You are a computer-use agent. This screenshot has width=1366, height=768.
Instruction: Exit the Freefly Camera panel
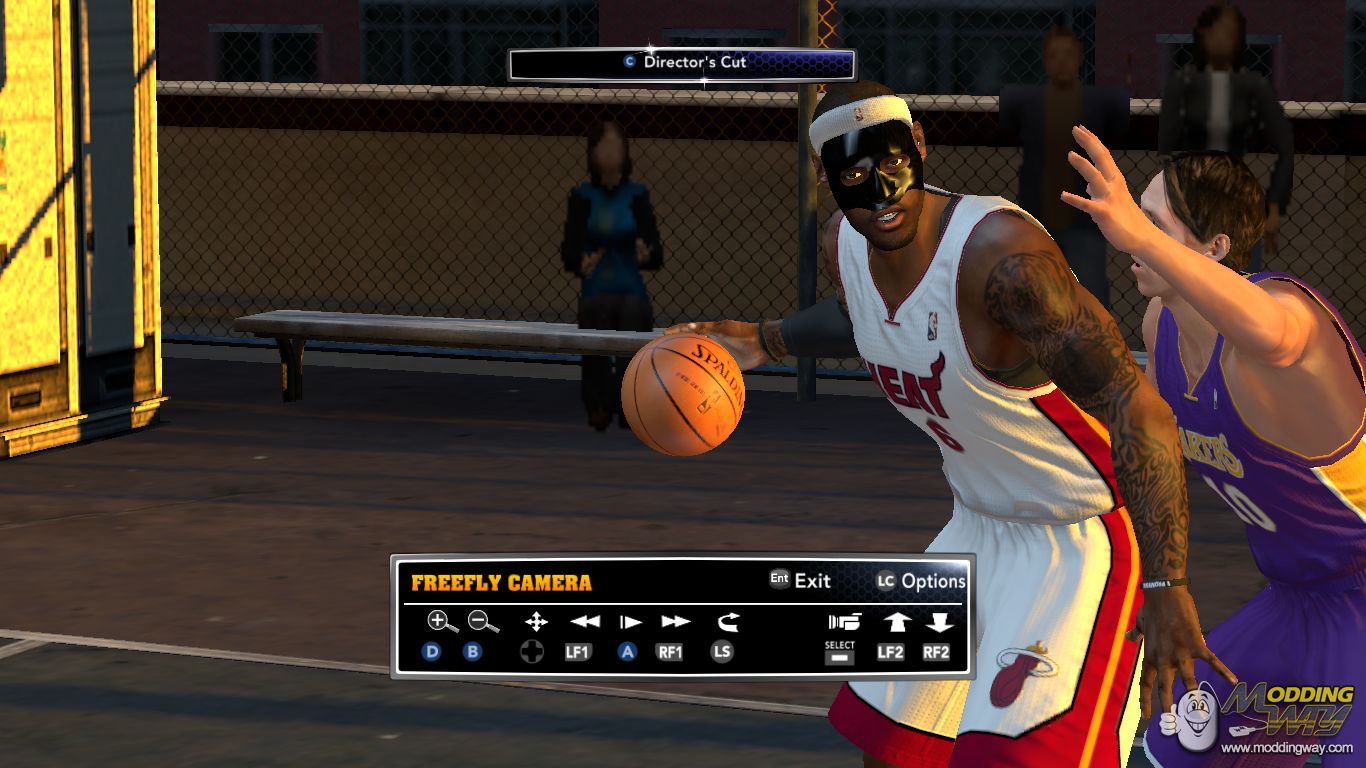(x=800, y=580)
